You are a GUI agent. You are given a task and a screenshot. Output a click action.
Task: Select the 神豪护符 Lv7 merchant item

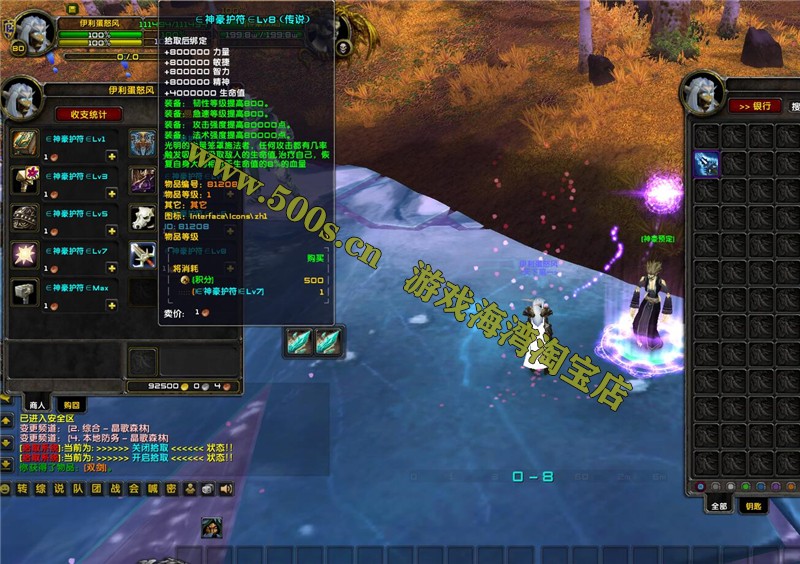(25, 255)
